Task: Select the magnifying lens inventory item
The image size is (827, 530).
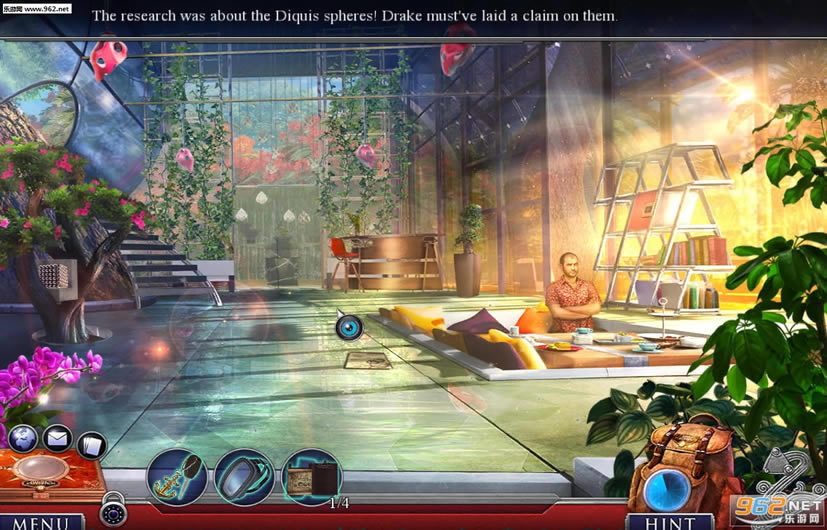Action: [x=244, y=476]
